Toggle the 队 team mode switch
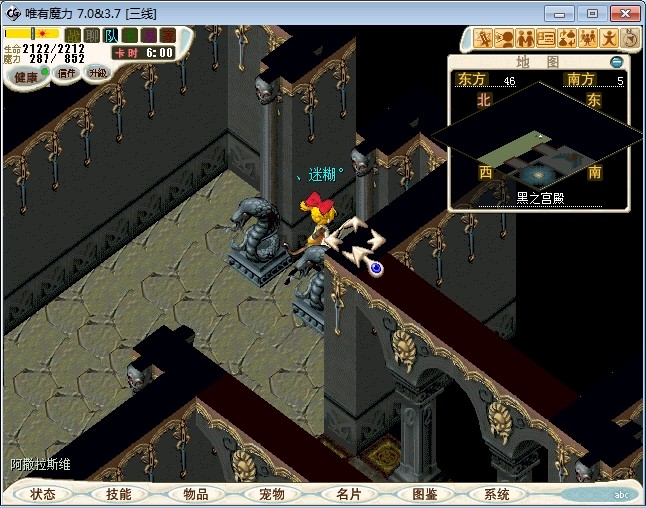646x508 pixels. coord(111,36)
